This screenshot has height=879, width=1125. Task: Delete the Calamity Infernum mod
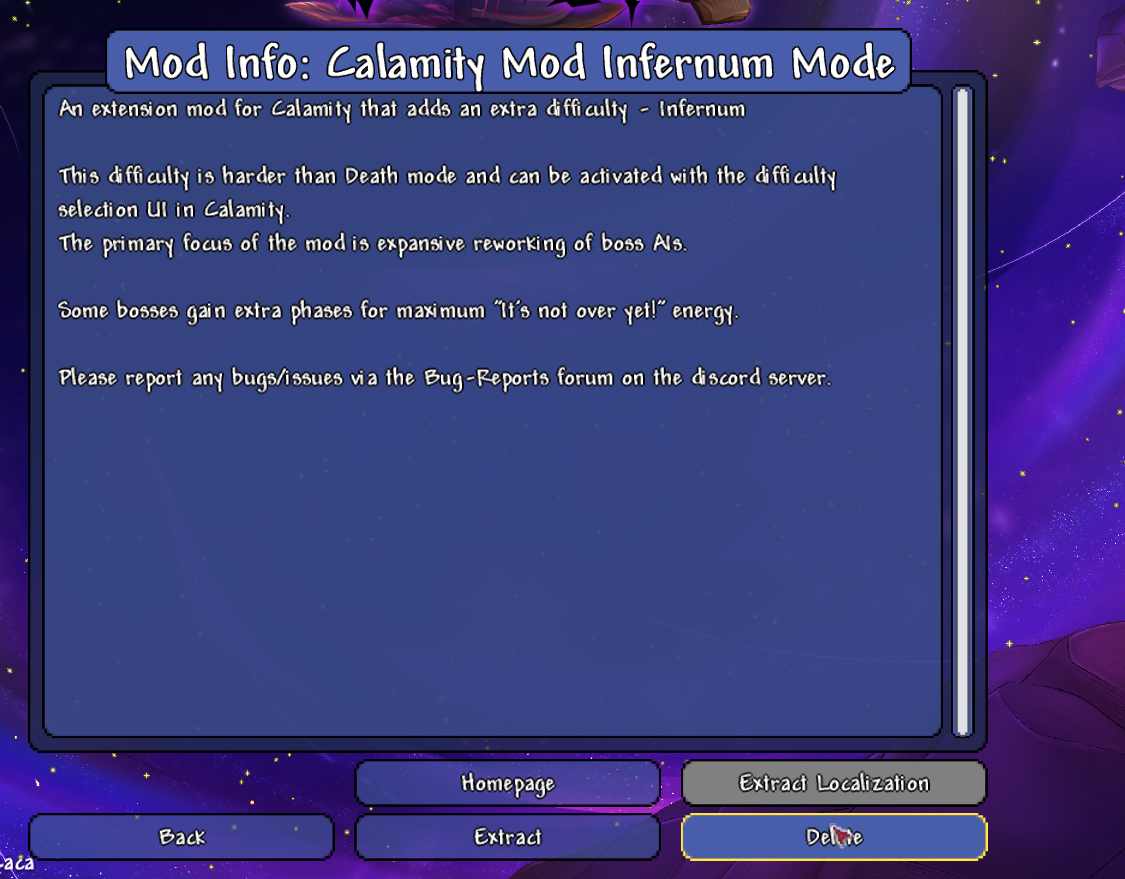[834, 837]
